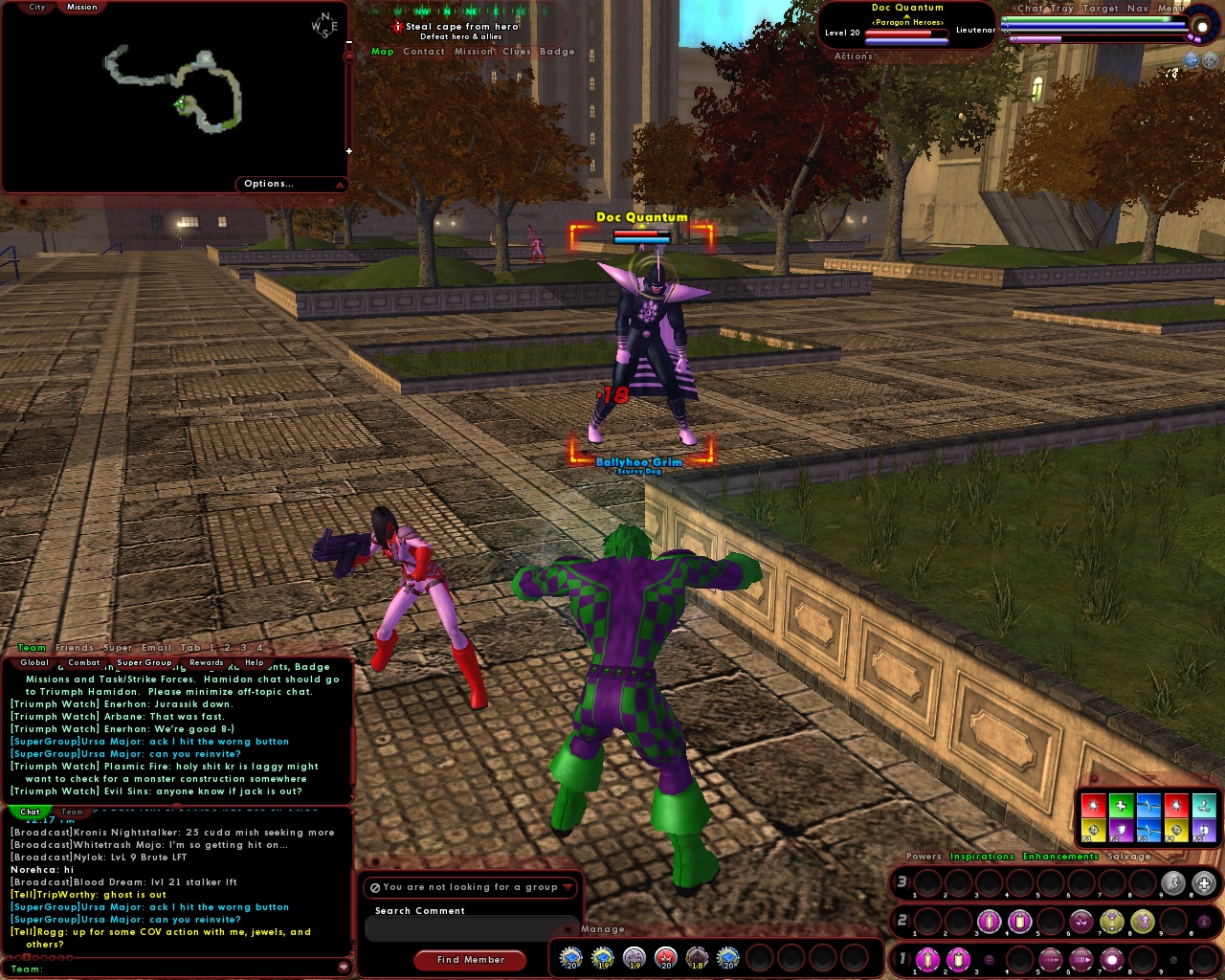Screen dimensions: 1225x980
Task: Open the looking-for-group status dropdown
Action: [x=471, y=887]
